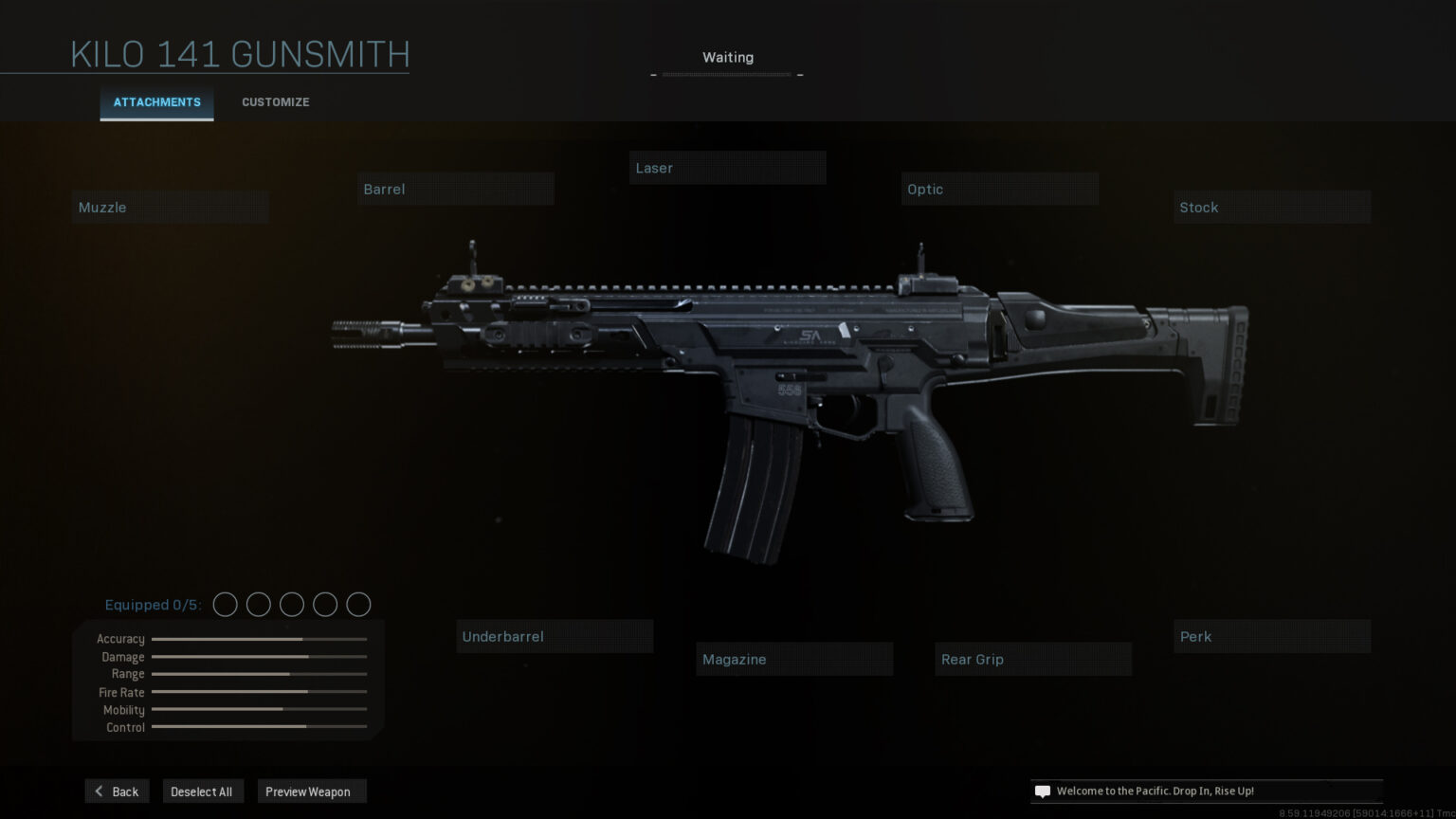The image size is (1456, 819).
Task: Choose the Magazine attachment slot
Action: pos(794,660)
